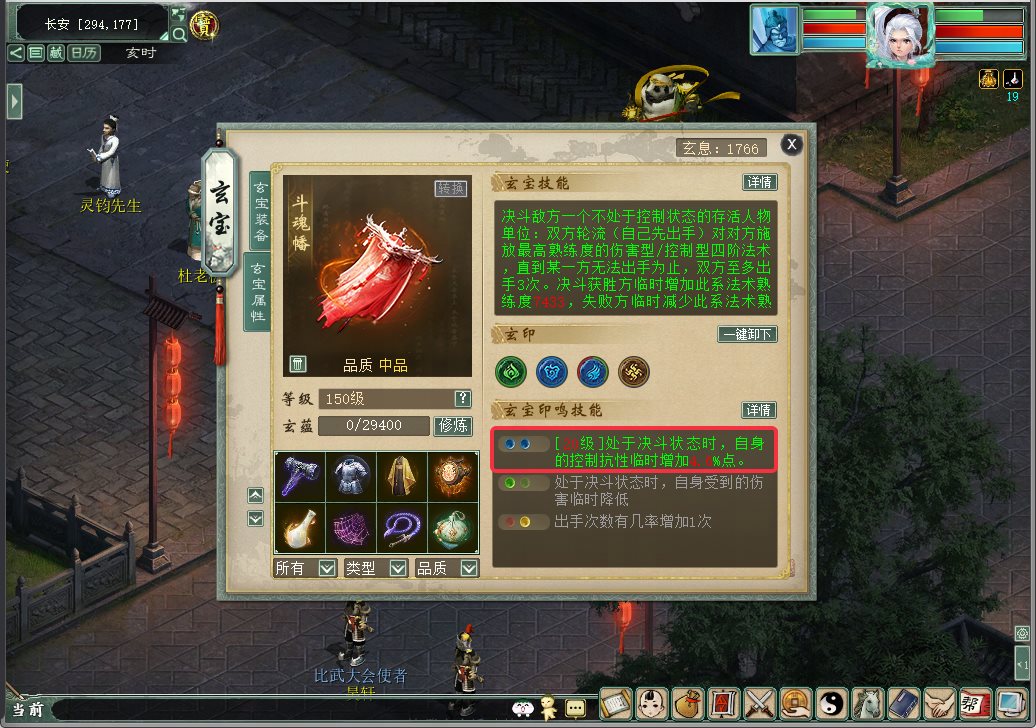Close the 玄宝 panel with the X button
The image size is (1036, 728).
coord(792,145)
